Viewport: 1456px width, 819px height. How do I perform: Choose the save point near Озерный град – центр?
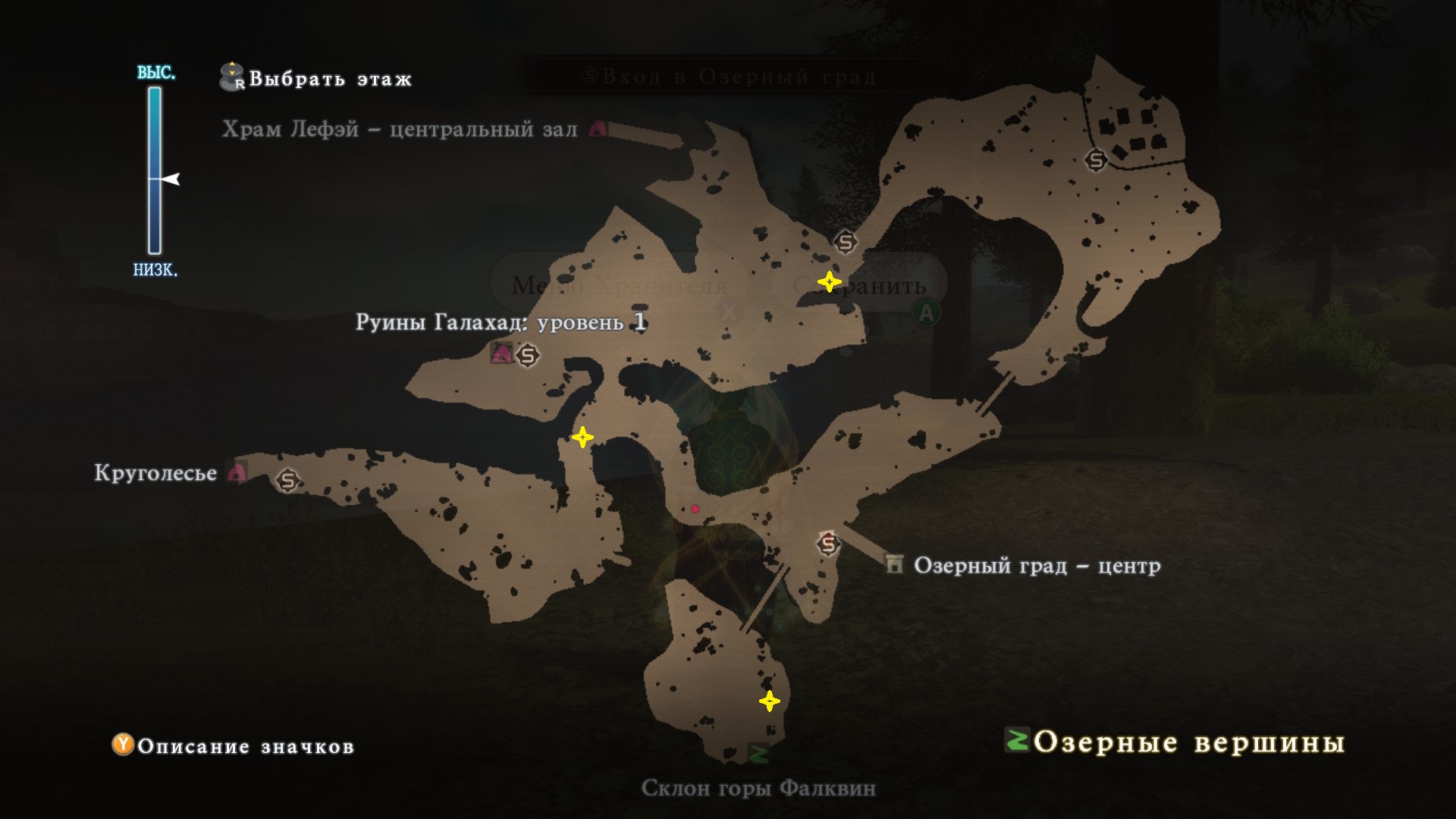(x=828, y=544)
